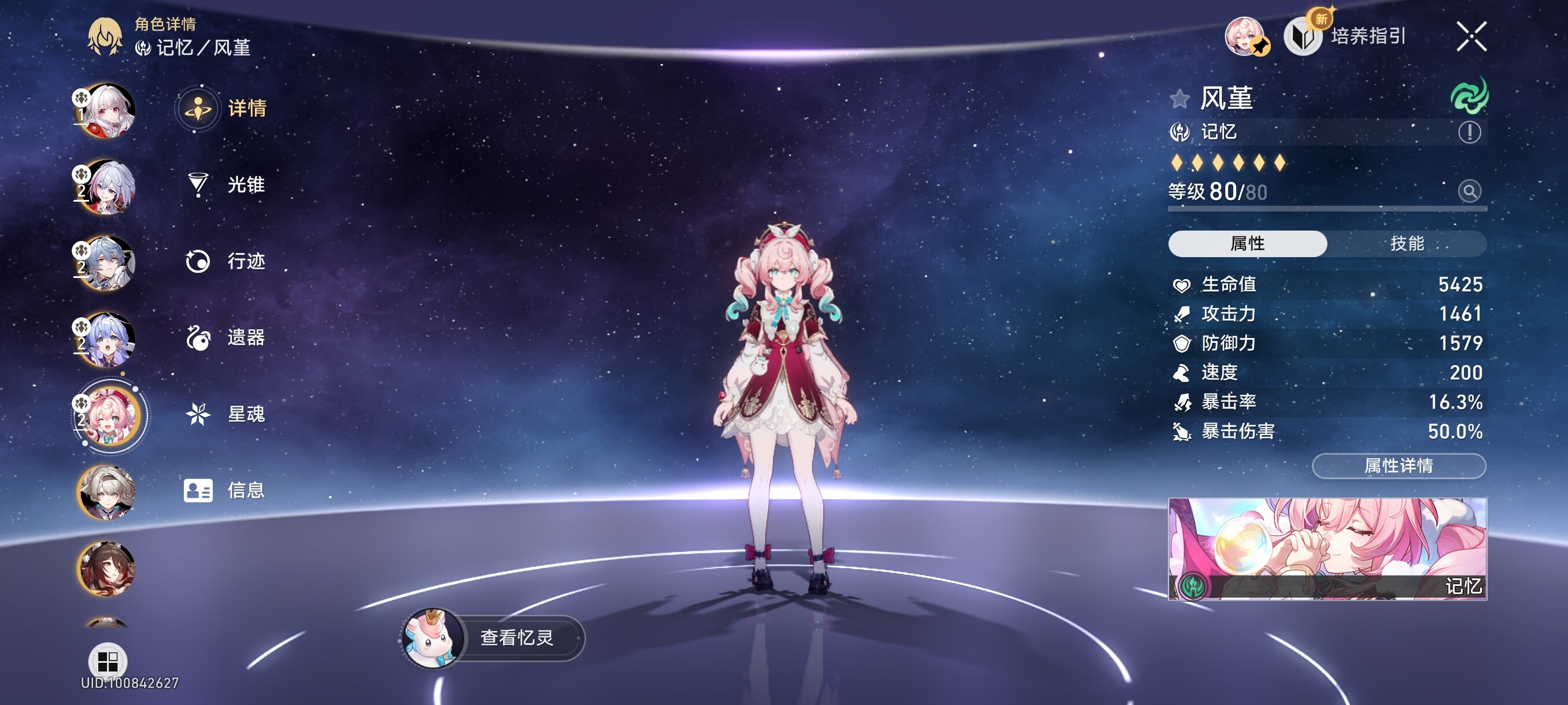Image resolution: width=1568 pixels, height=705 pixels.
Task: Open the 星魂 eidolon menu
Action: click(225, 414)
